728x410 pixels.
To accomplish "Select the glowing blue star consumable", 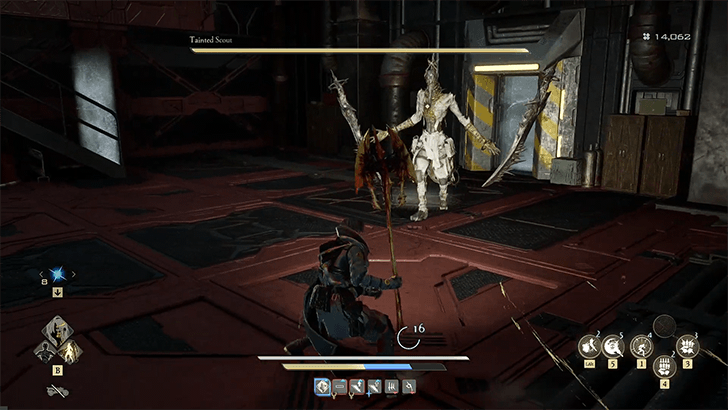I will click(59, 273).
